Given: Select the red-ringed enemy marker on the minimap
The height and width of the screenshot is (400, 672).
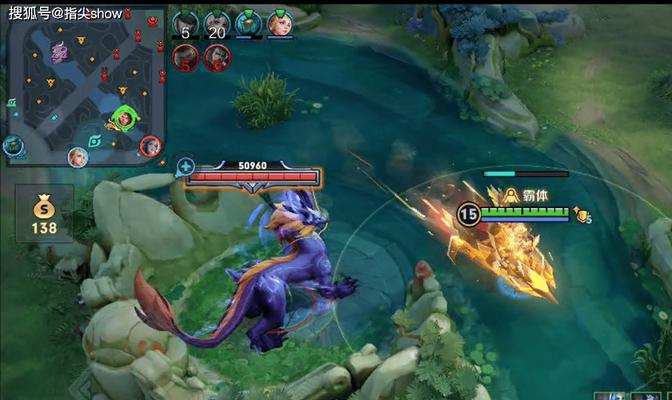Looking at the screenshot, I should point(150,146).
